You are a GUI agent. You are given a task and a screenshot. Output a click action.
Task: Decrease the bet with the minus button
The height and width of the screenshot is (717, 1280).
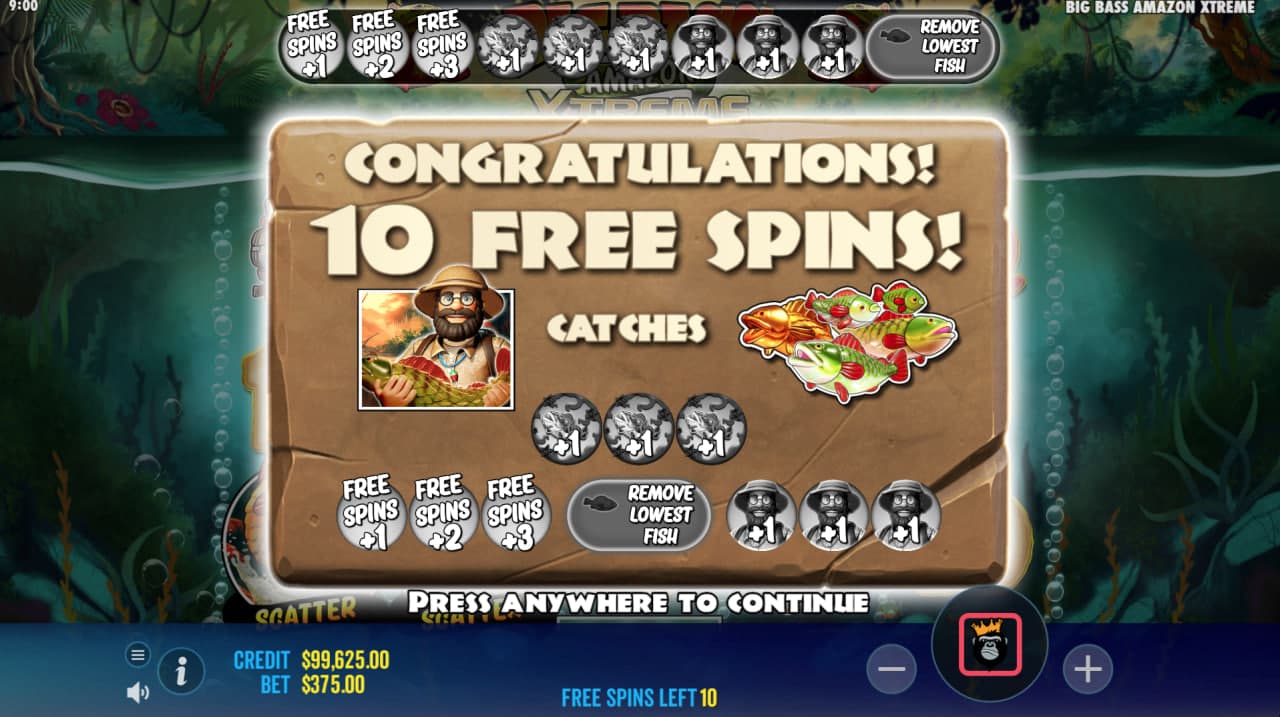click(x=891, y=669)
